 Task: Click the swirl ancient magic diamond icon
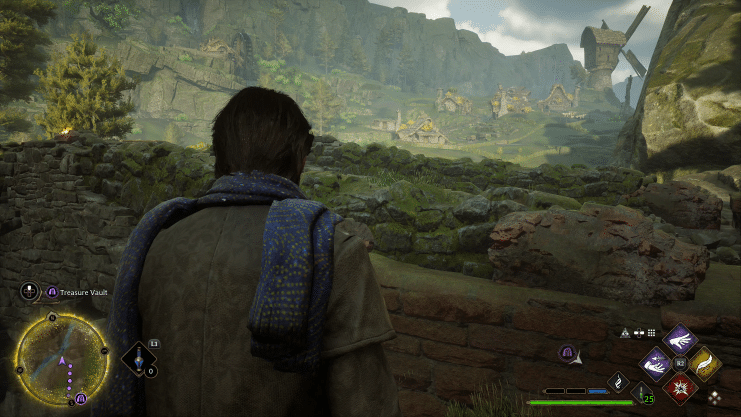pos(617,381)
